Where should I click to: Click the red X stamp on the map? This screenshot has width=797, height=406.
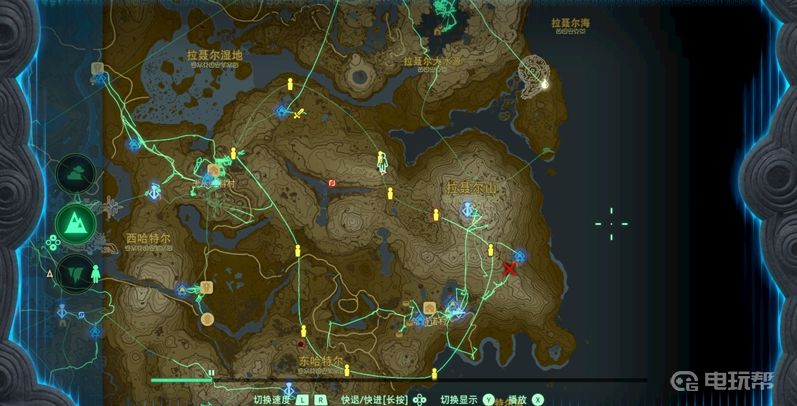[x=510, y=268]
